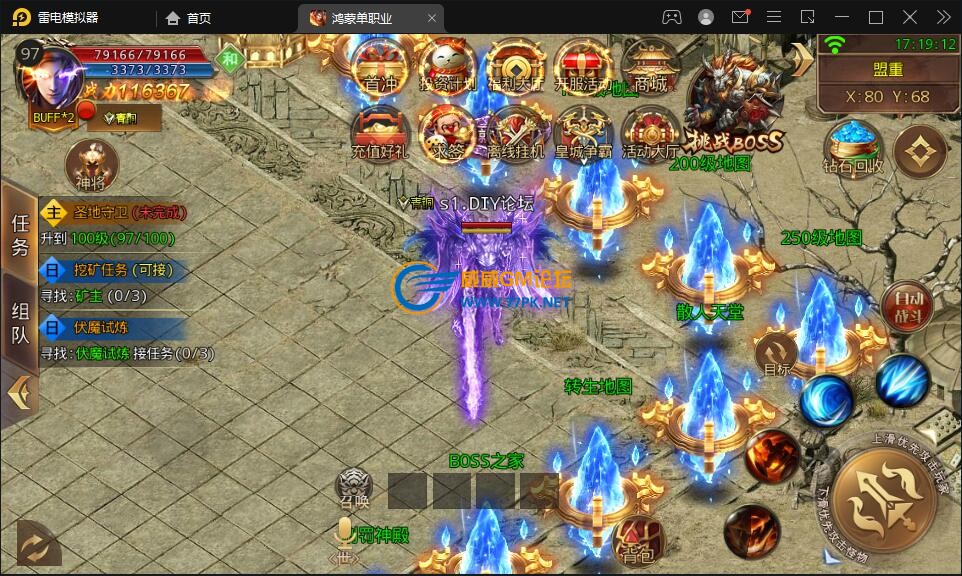Open the 离线挂机 offline idle icon
The width and height of the screenshot is (962, 576).
(516, 133)
